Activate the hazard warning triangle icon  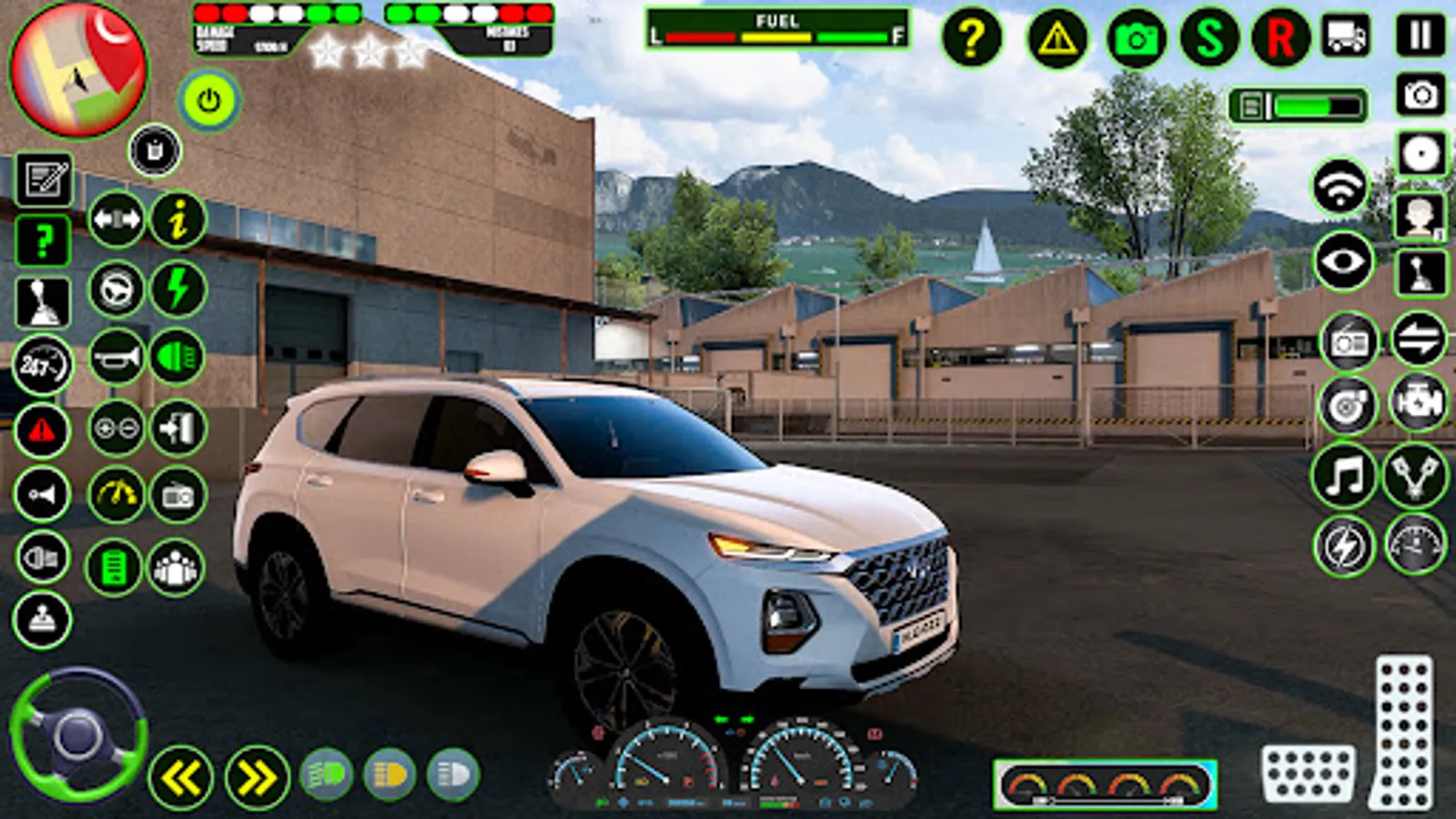pyautogui.click(x=1057, y=38)
